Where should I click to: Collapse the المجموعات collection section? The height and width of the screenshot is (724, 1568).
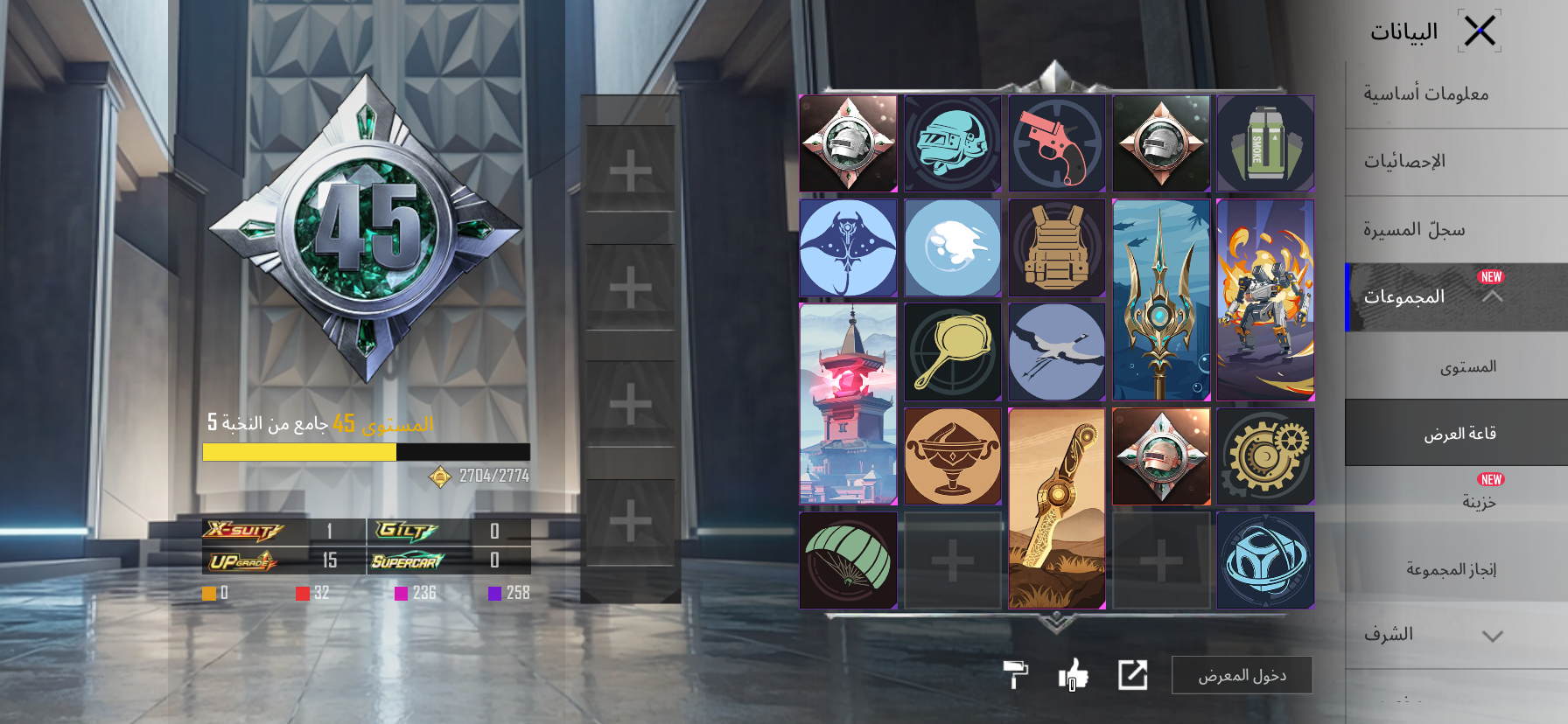pos(1492,297)
